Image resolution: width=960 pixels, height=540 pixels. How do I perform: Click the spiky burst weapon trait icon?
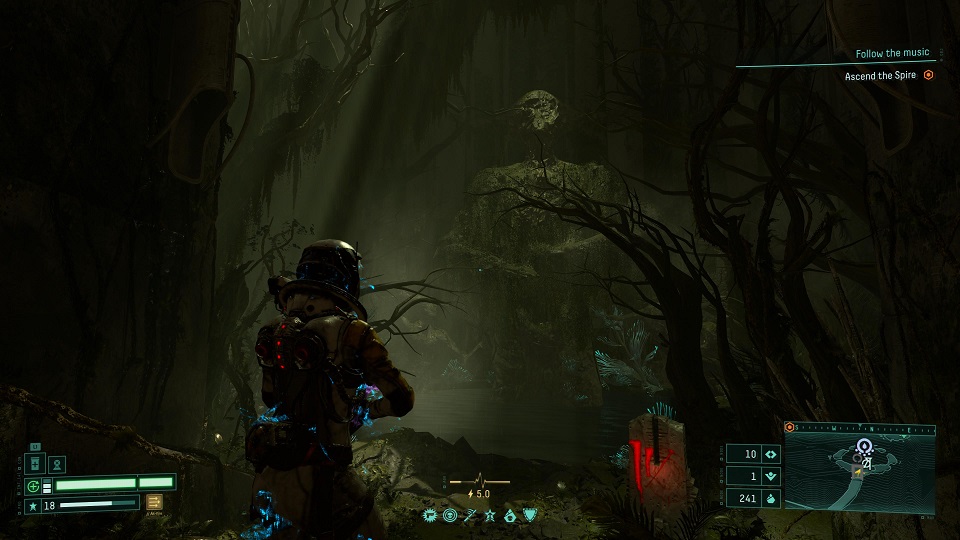tap(430, 516)
